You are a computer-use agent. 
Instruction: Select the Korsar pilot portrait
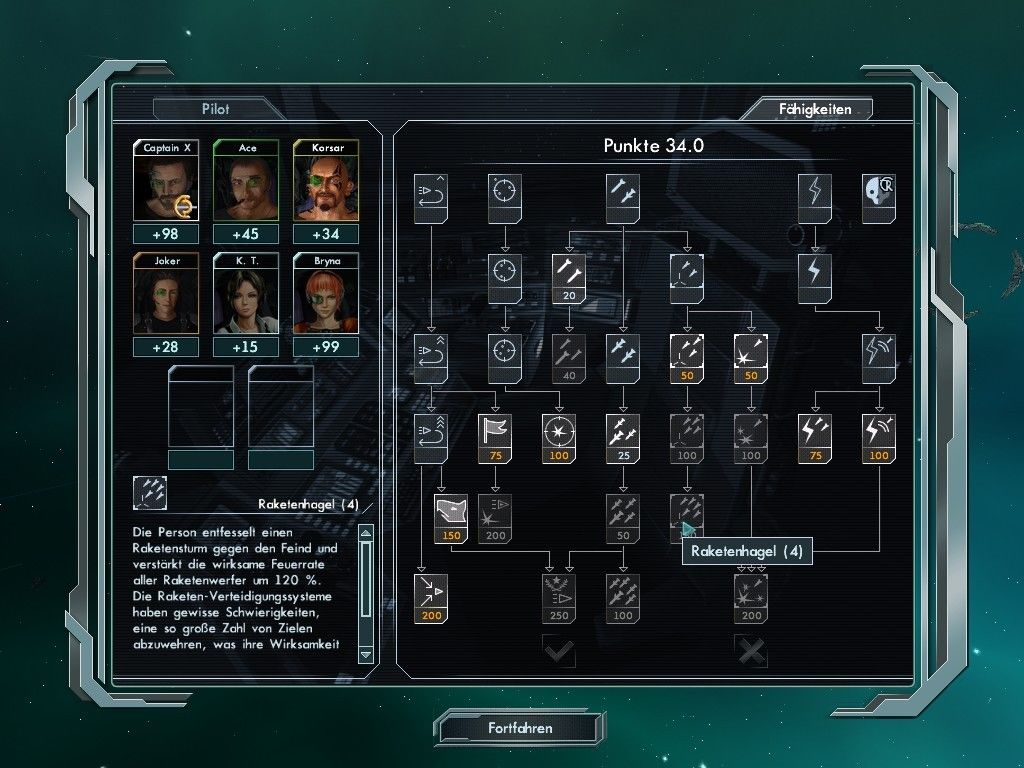326,187
